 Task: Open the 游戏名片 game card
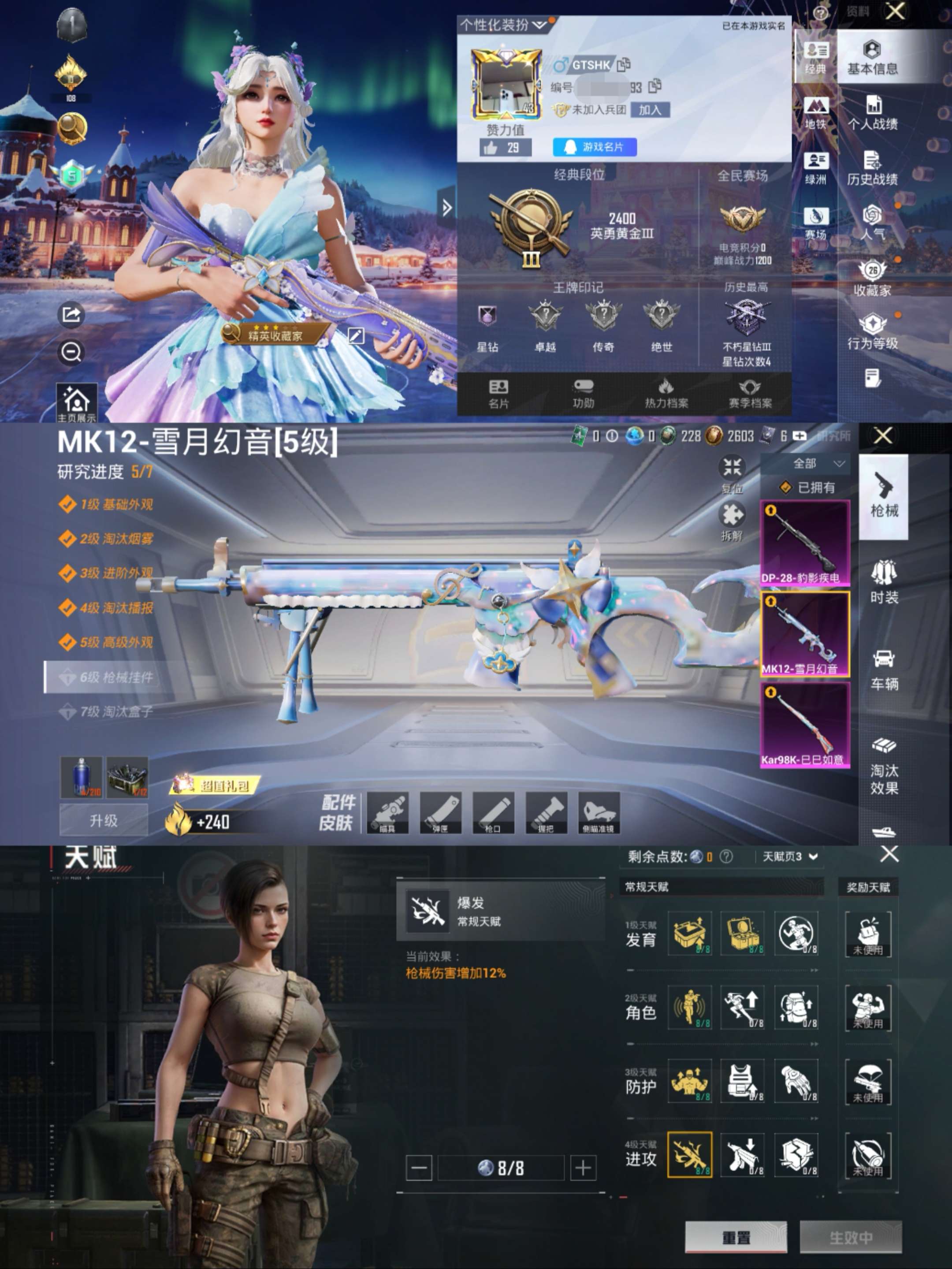[595, 147]
